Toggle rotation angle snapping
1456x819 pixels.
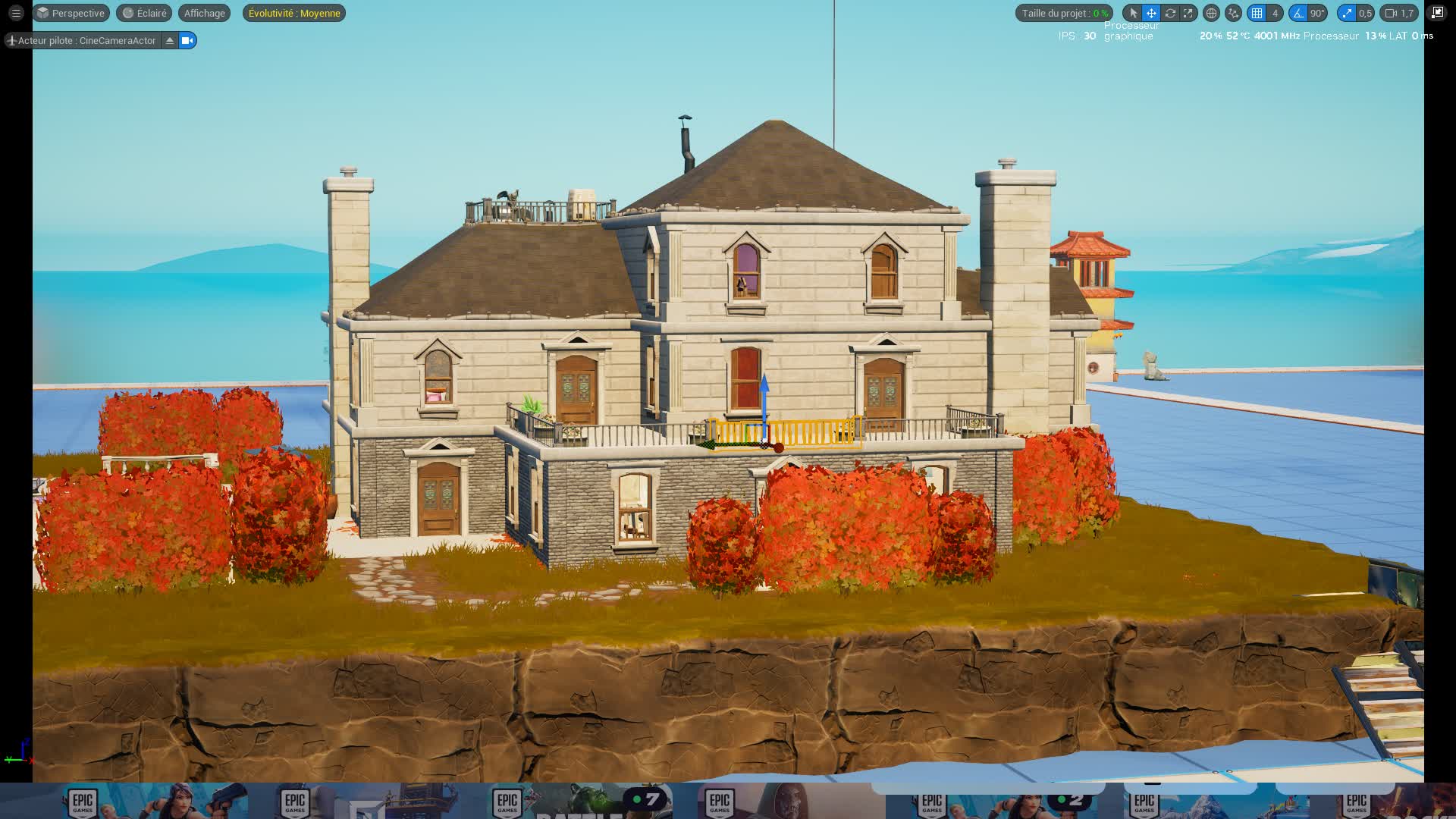1298,13
